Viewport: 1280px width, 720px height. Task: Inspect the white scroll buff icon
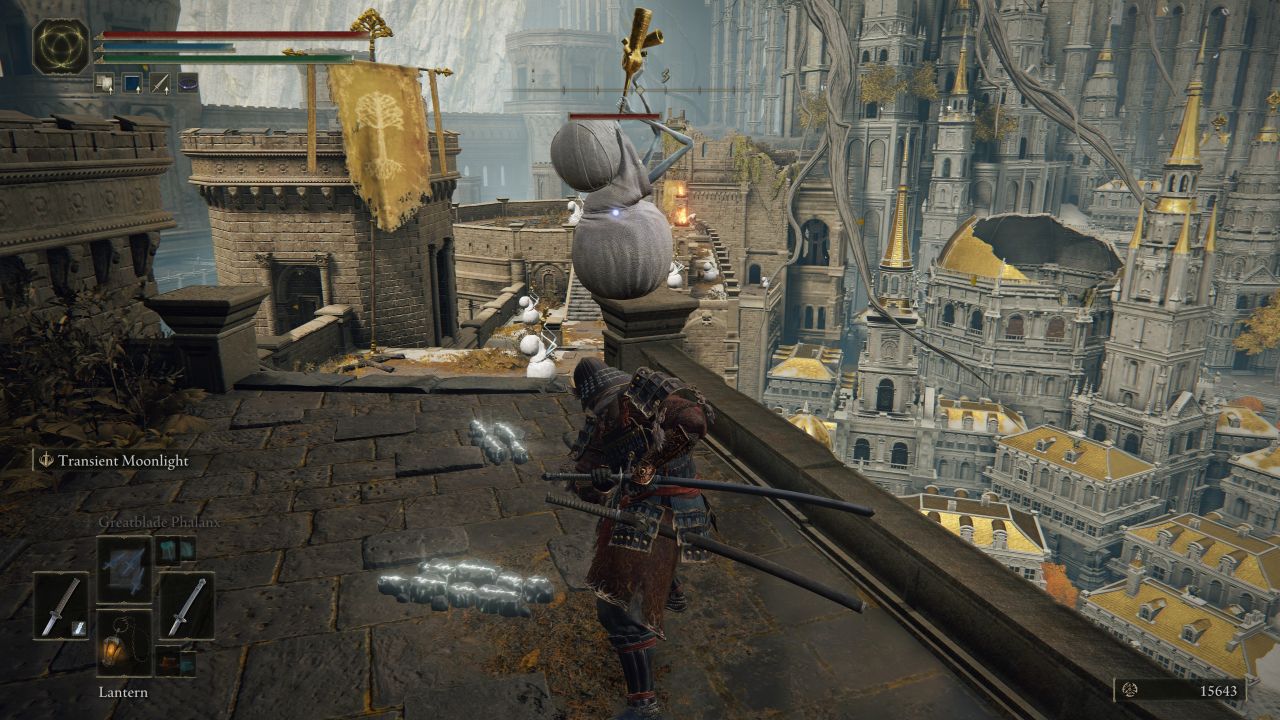(105, 84)
